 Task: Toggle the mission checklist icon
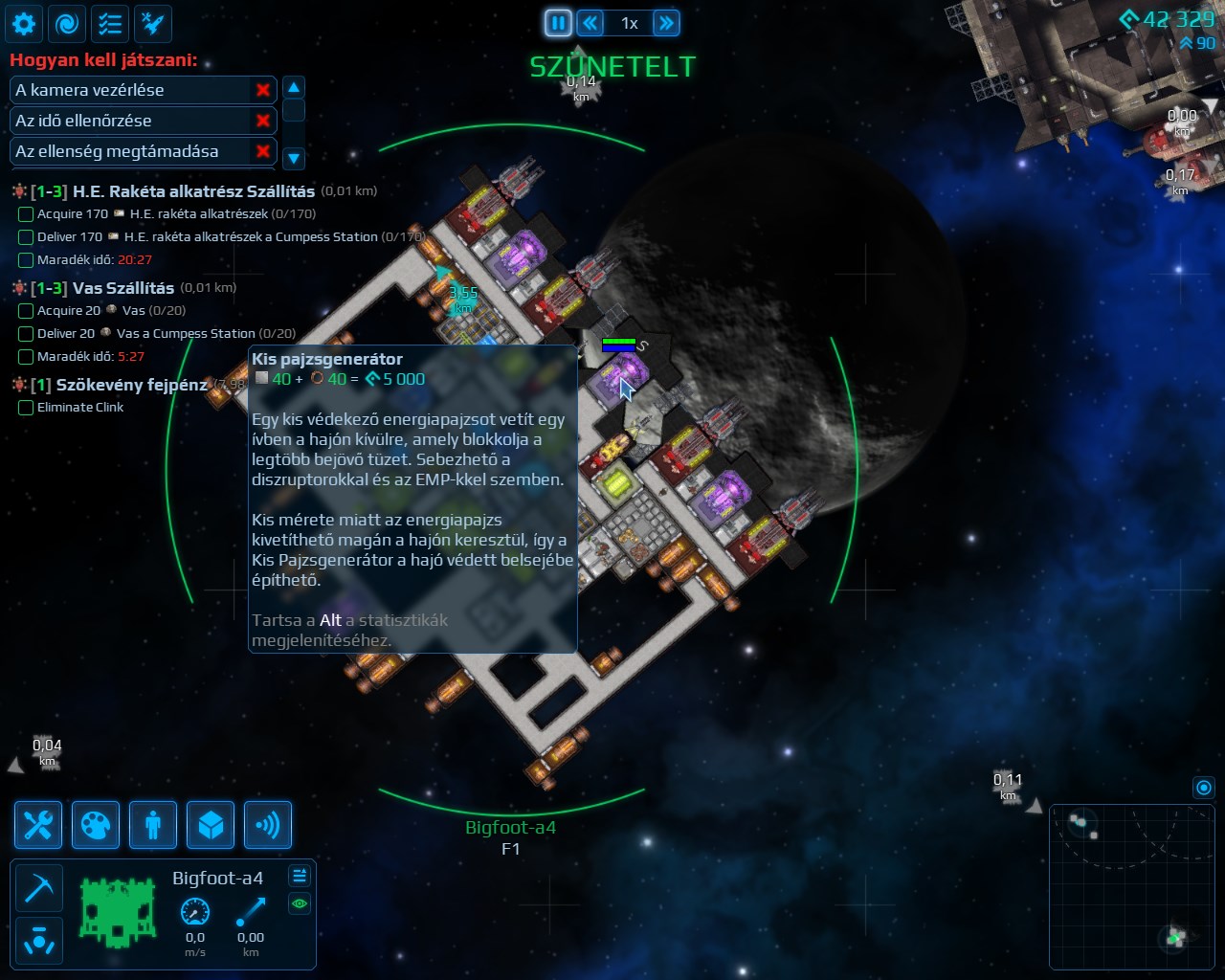pos(110,23)
